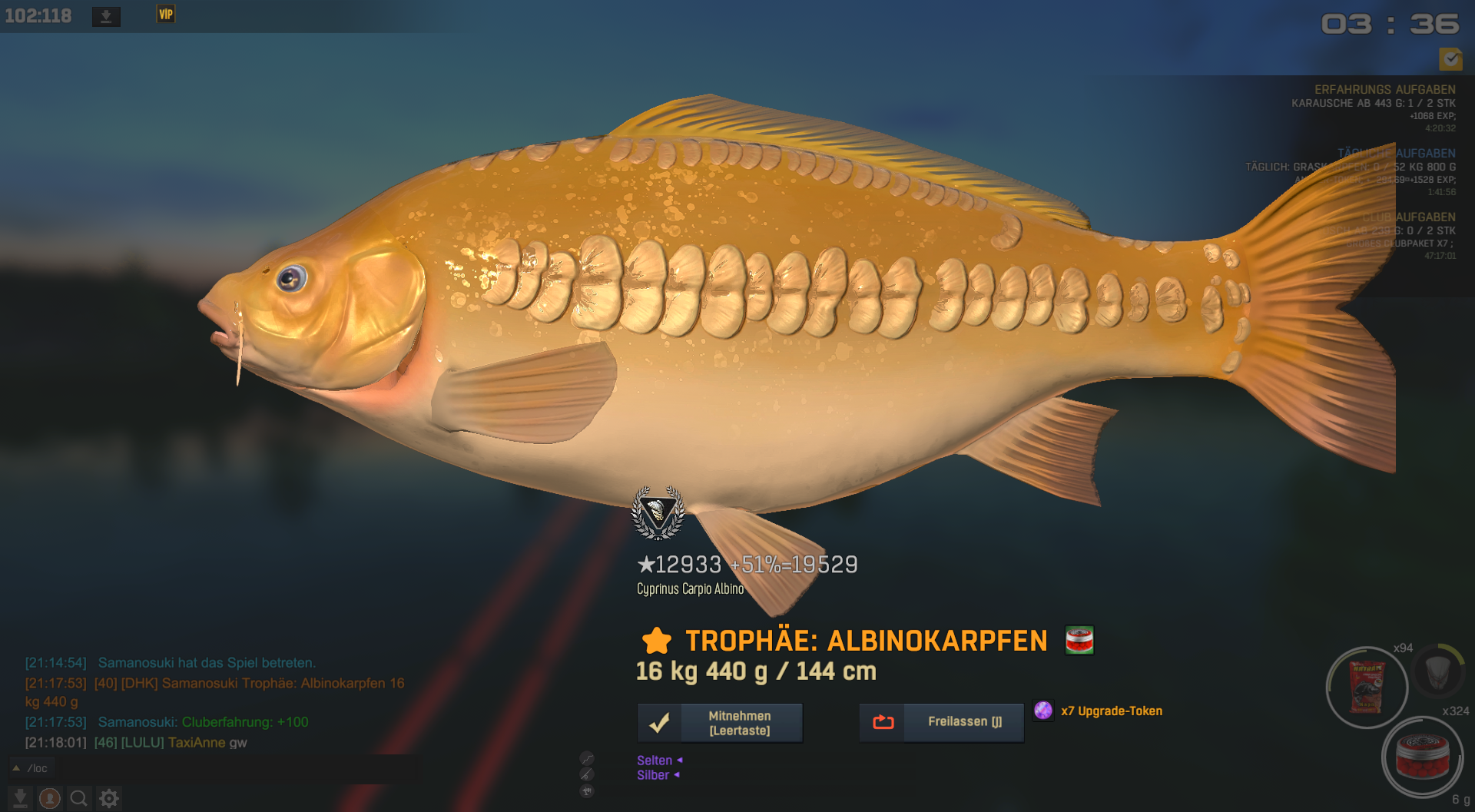Open the gear settings icon
The image size is (1475, 812).
click(109, 799)
